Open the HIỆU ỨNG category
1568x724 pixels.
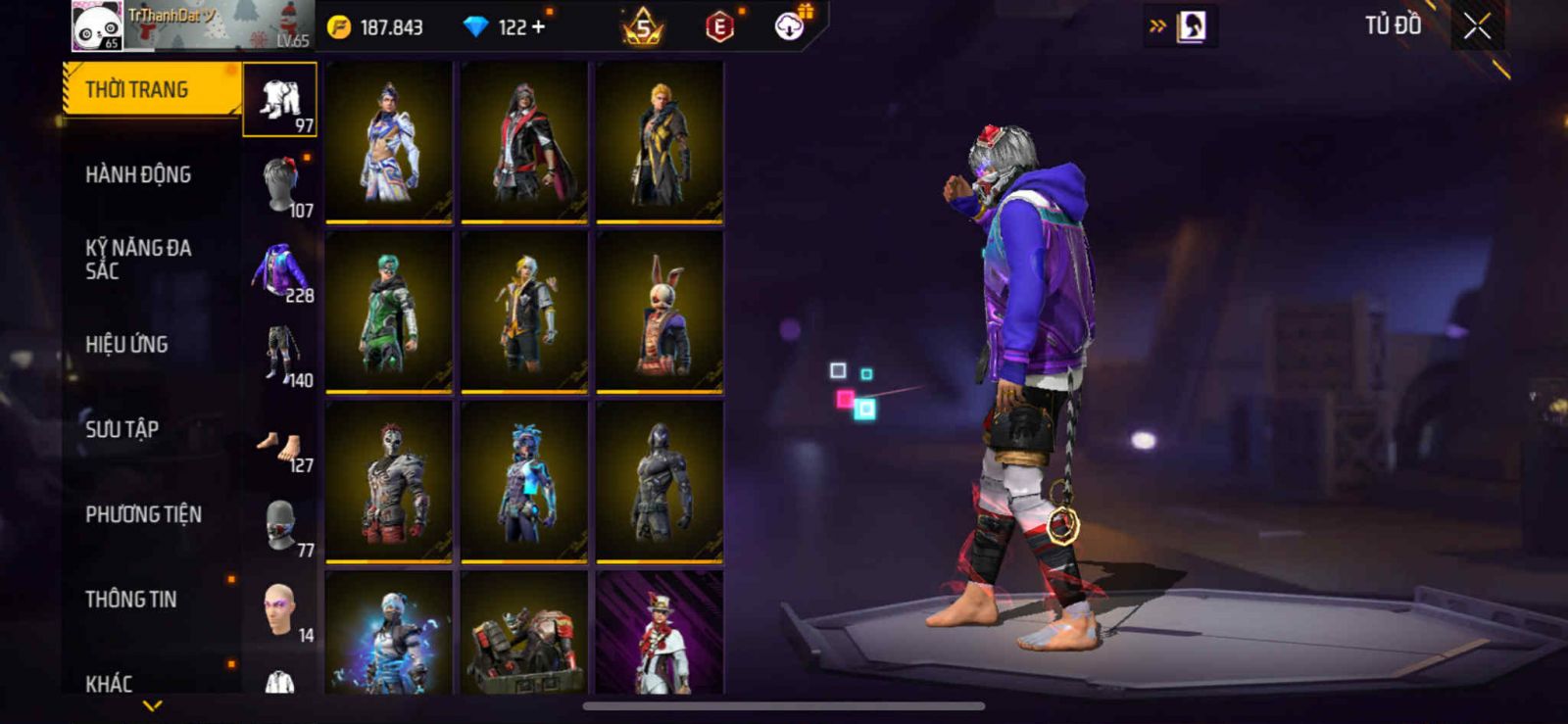click(x=126, y=345)
